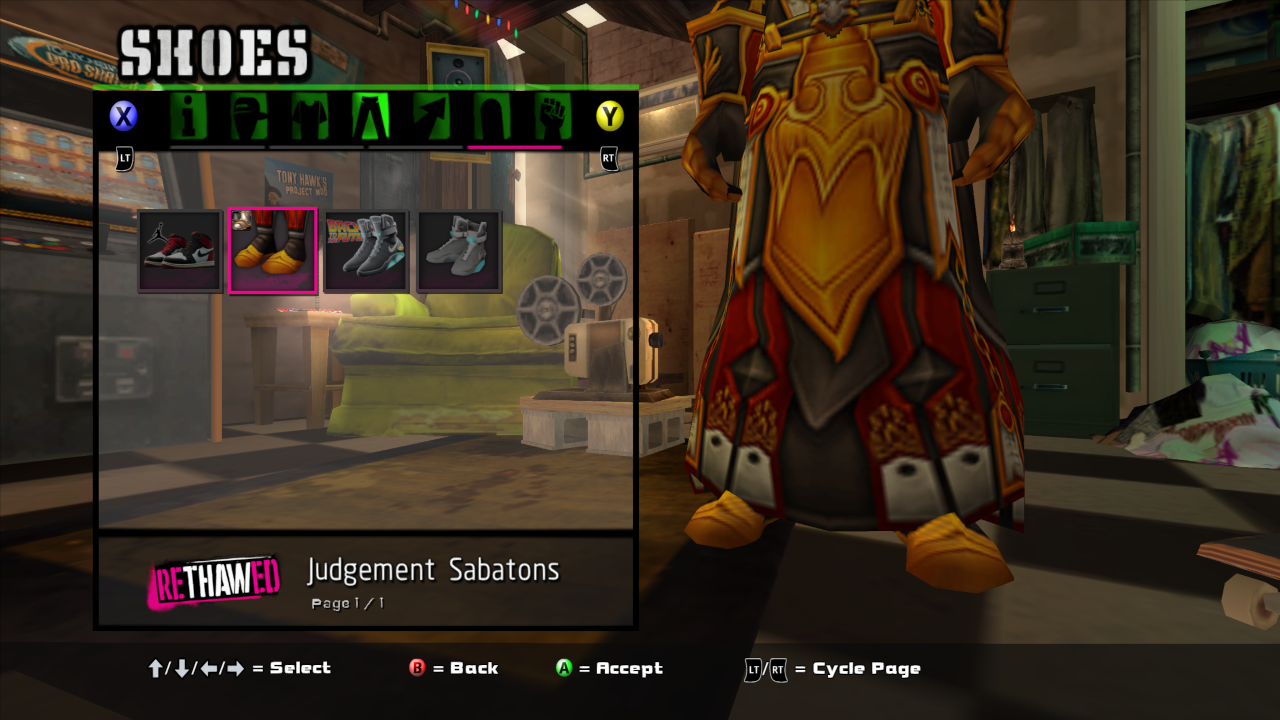Select the t-shirt torso category tab
The image size is (1280, 720).
pyautogui.click(x=309, y=117)
